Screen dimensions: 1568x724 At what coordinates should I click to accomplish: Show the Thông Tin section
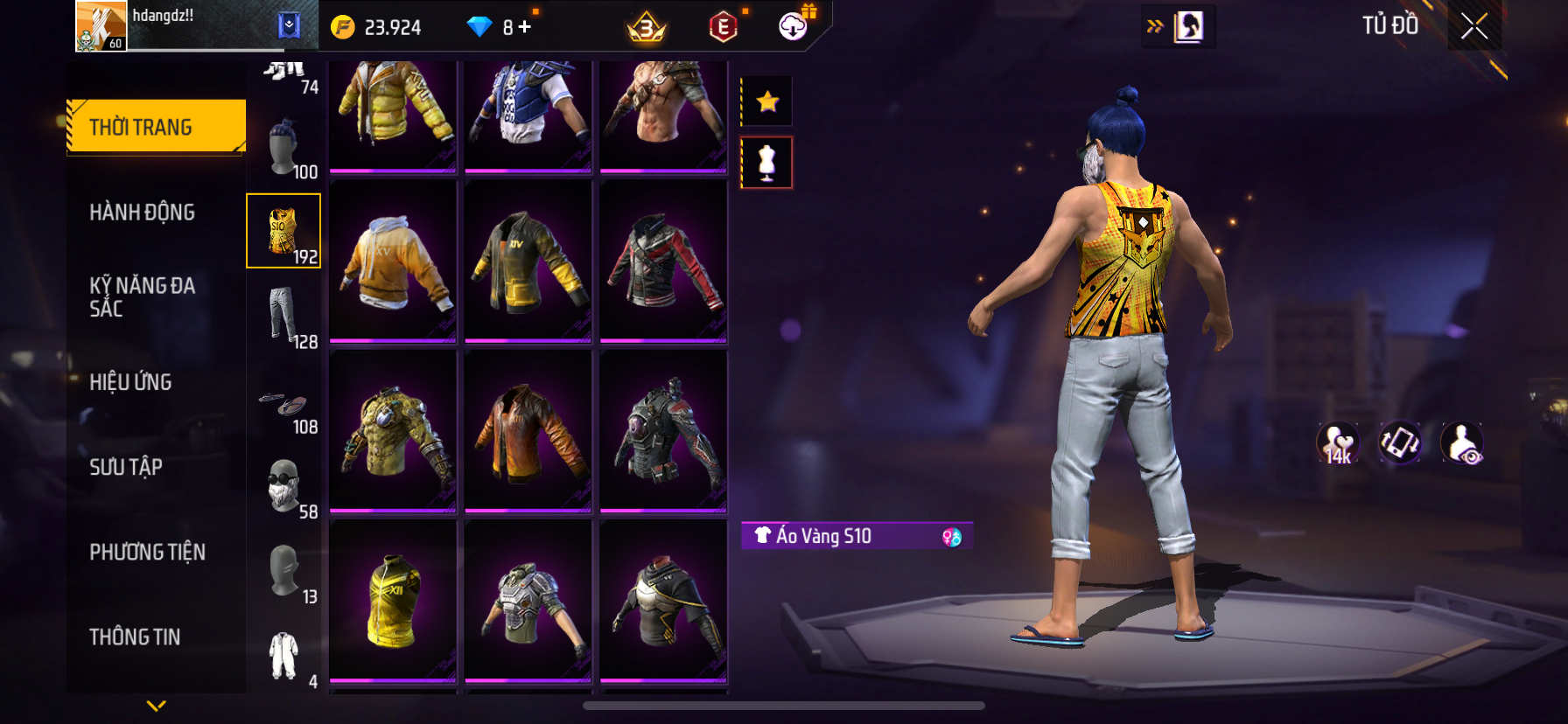[135, 637]
